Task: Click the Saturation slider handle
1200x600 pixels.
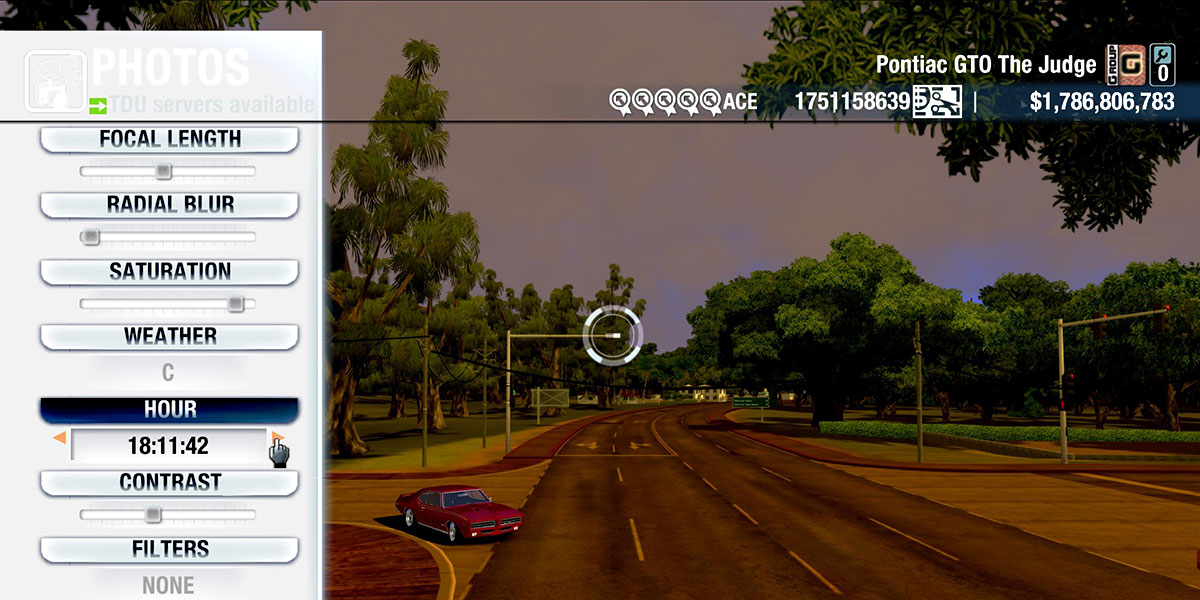Action: pos(235,303)
